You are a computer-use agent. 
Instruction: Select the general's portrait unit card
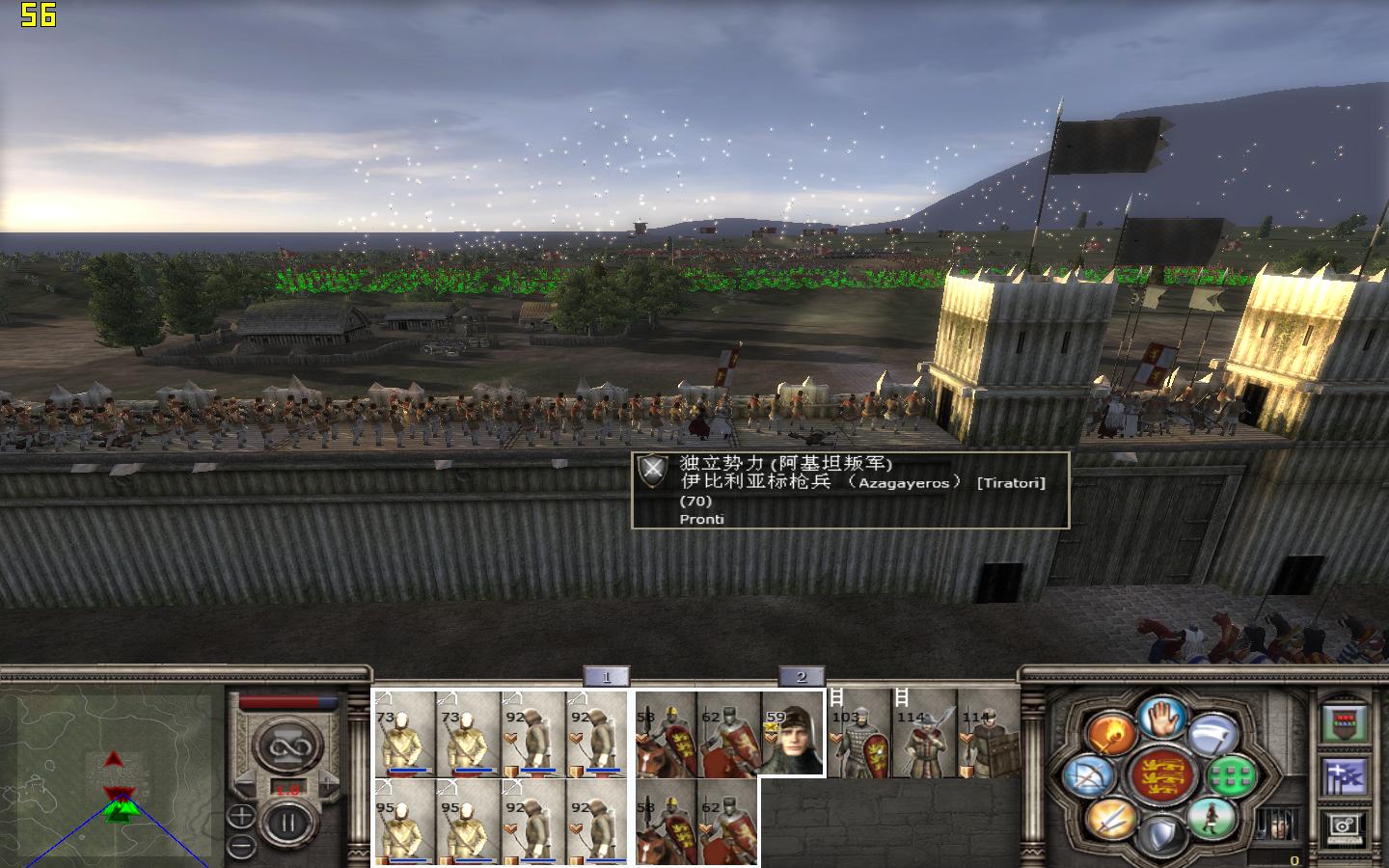click(x=793, y=733)
